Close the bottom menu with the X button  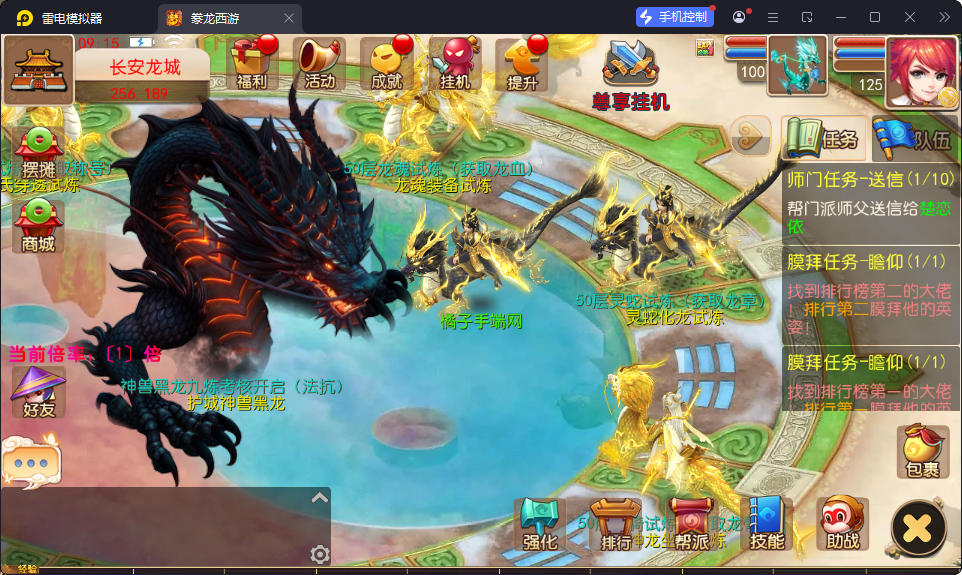pos(919,528)
